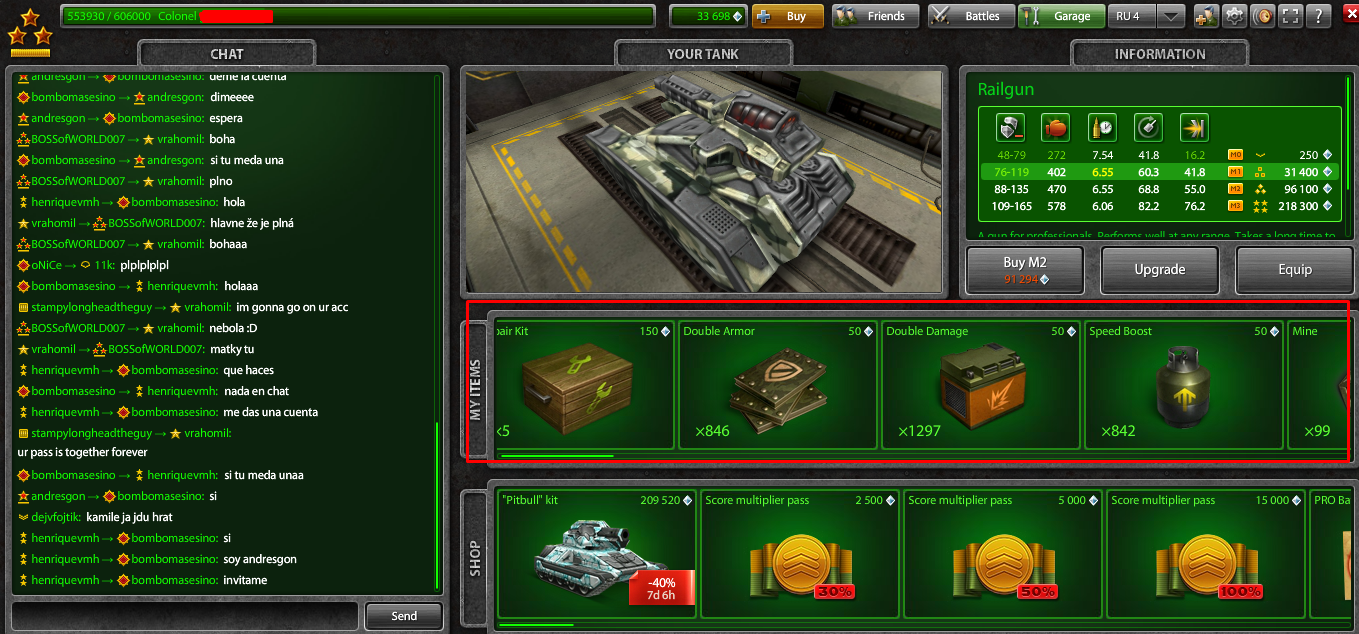Image resolution: width=1359 pixels, height=634 pixels.
Task: Open the Buy crystals button
Action: point(787,16)
